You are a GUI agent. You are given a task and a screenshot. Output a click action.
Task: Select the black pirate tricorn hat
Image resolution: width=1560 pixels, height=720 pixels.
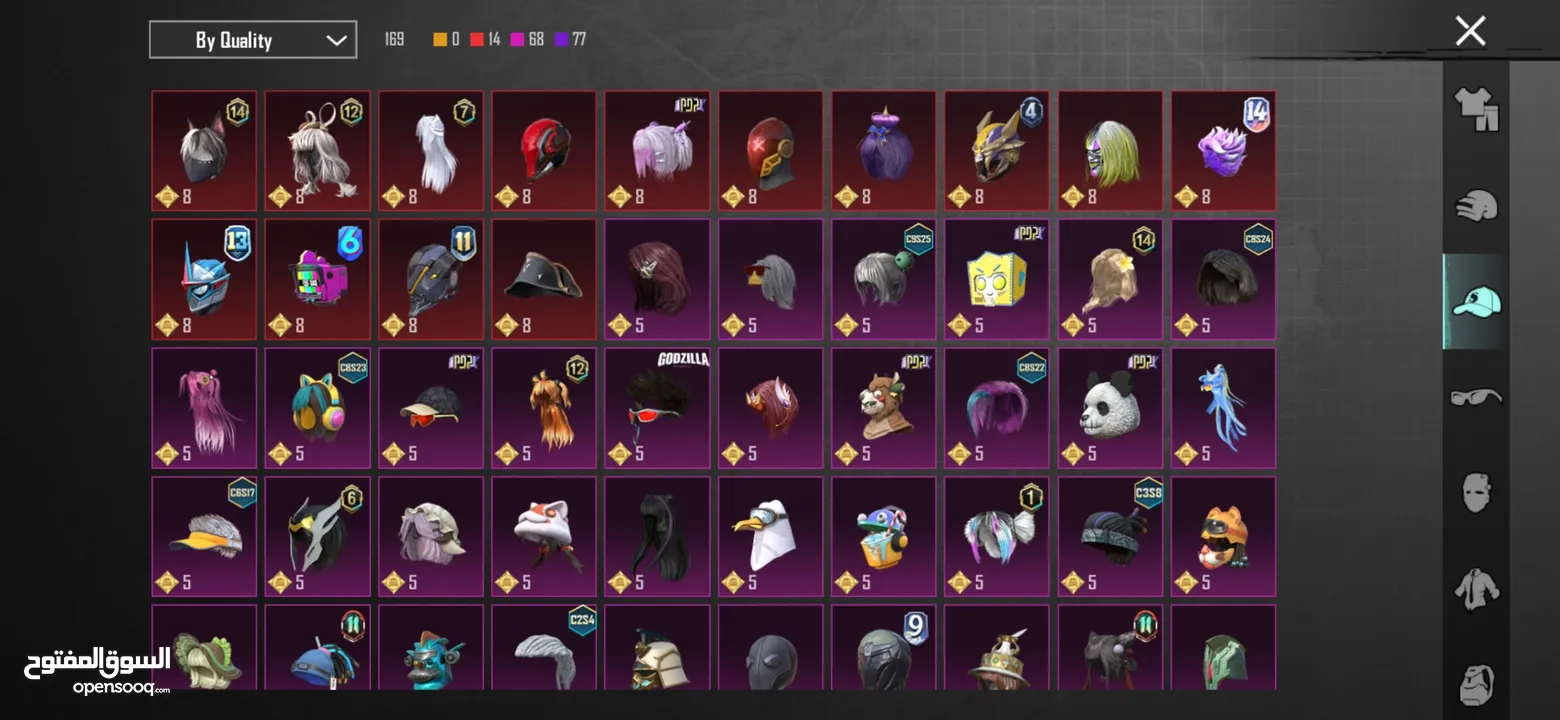point(544,279)
